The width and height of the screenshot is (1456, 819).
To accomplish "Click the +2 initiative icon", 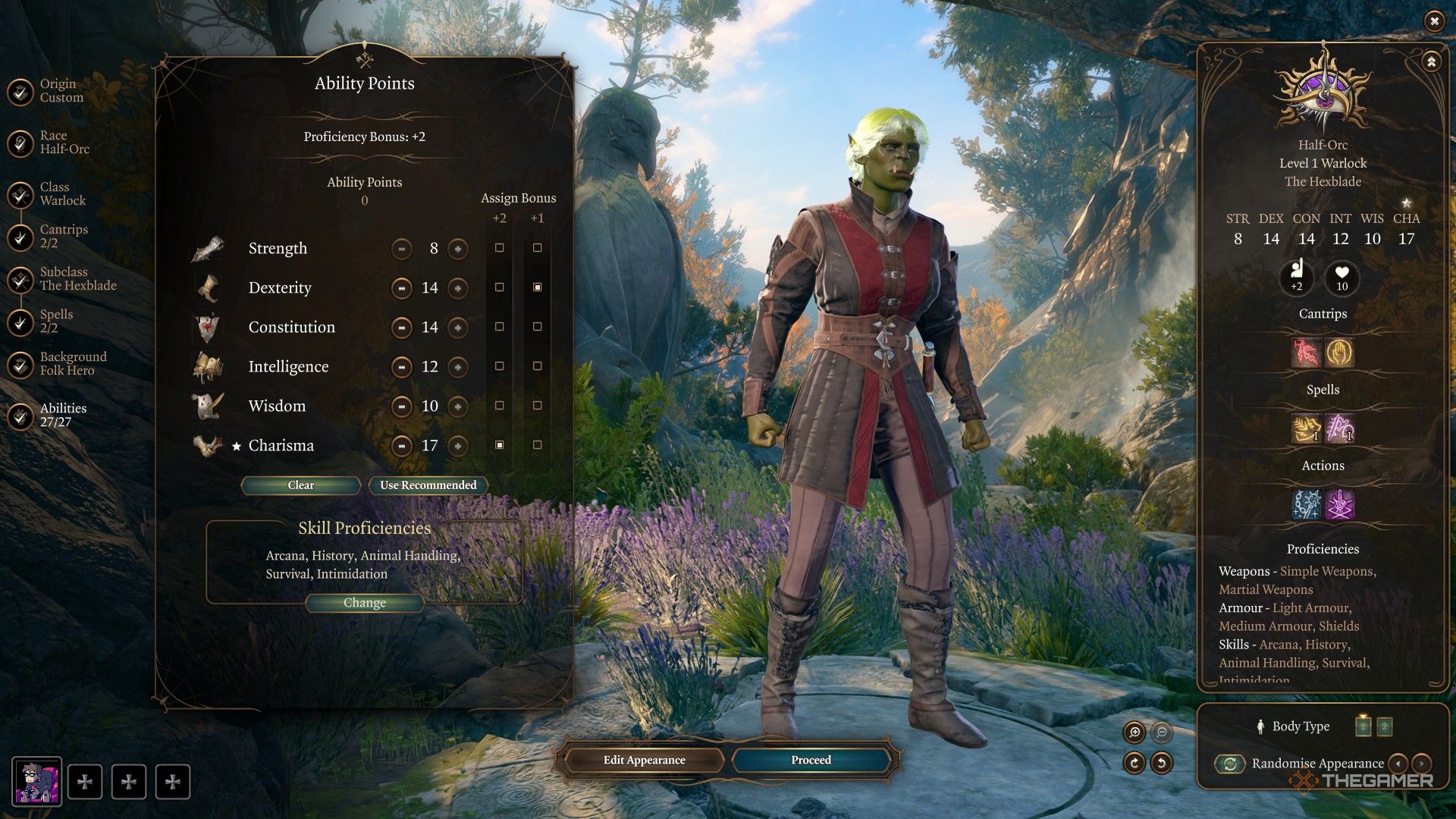I will coord(1297,279).
